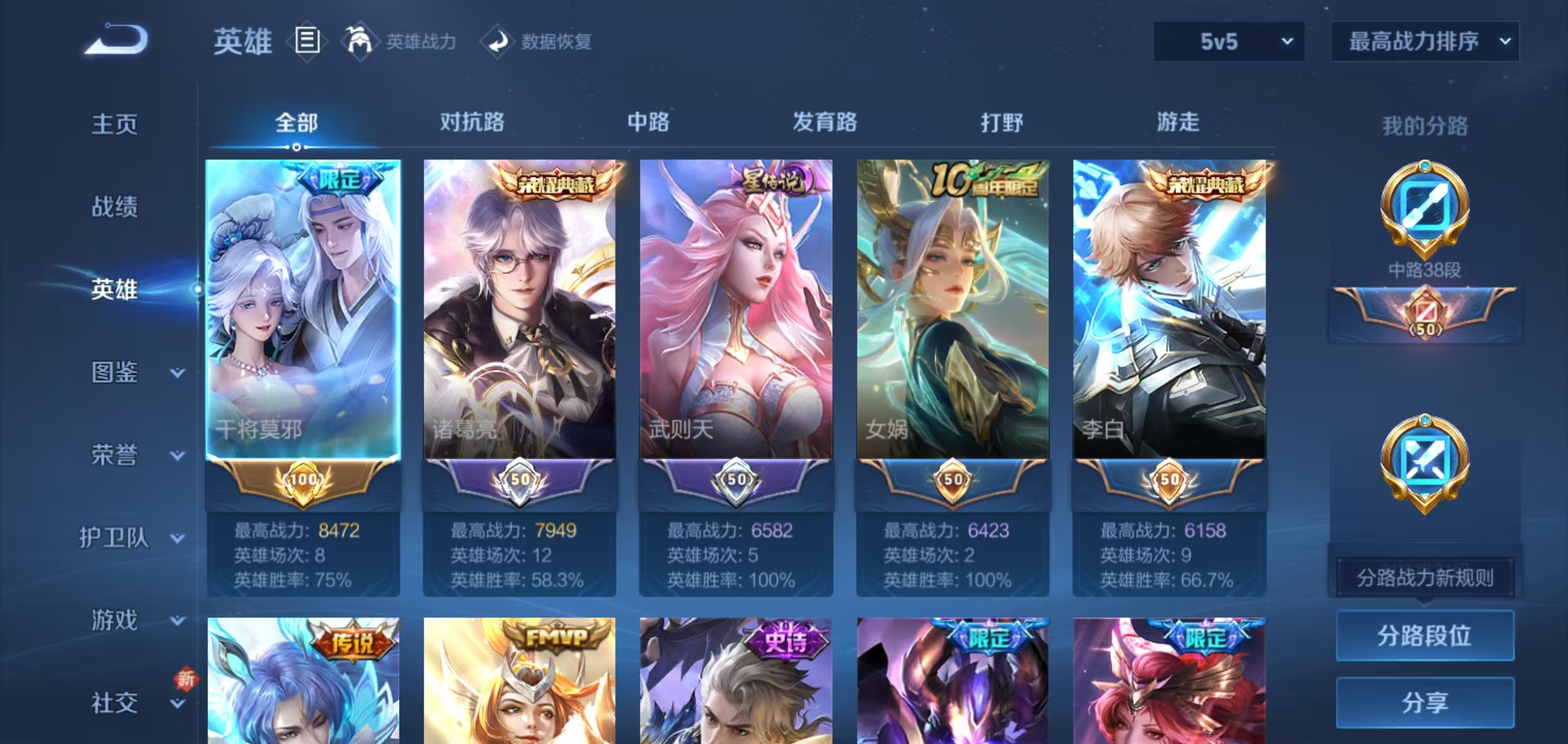The height and width of the screenshot is (744, 1568).
Task: Click the back arrow icon at top left
Action: tap(116, 40)
